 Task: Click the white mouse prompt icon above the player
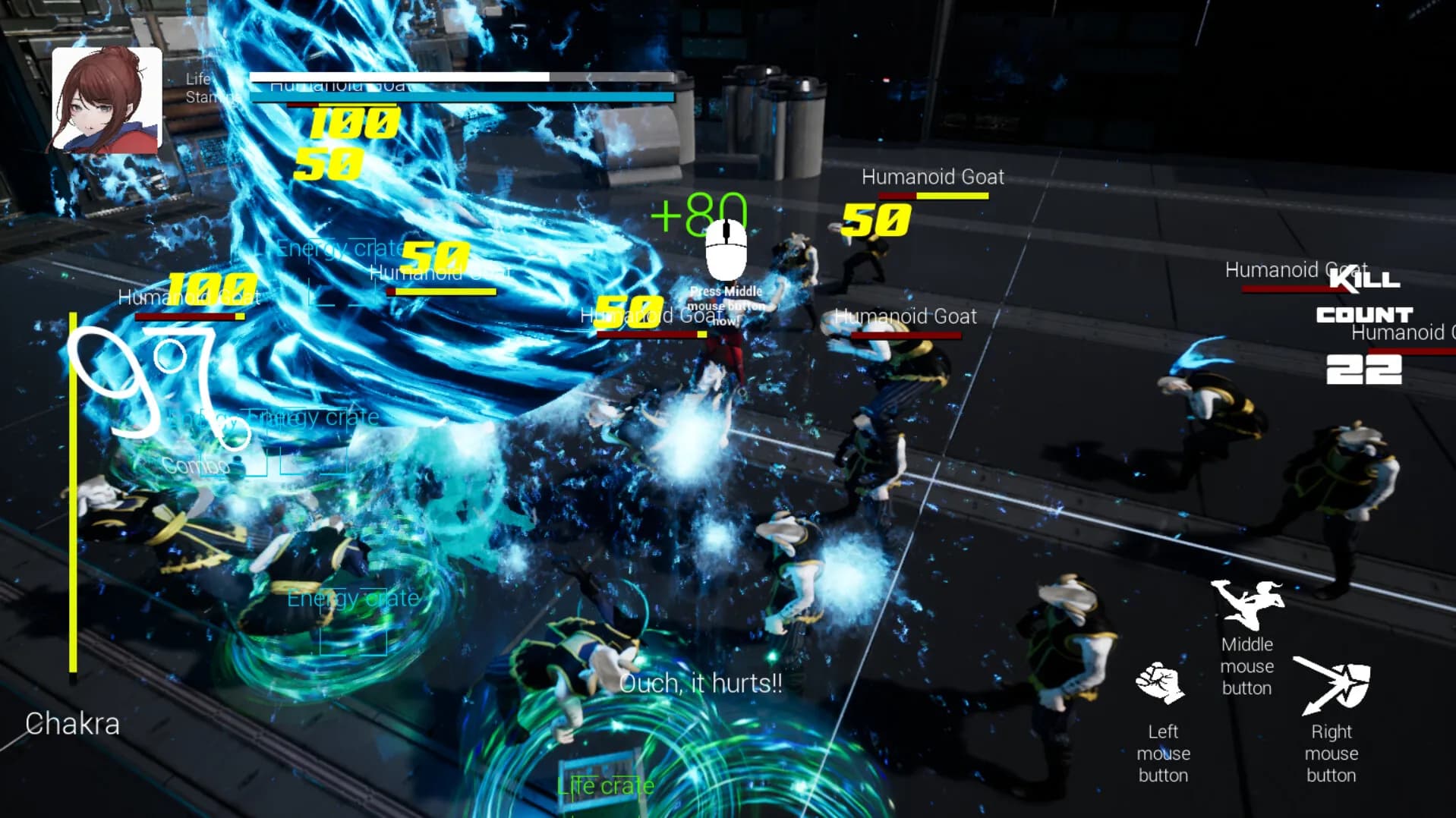(726, 250)
